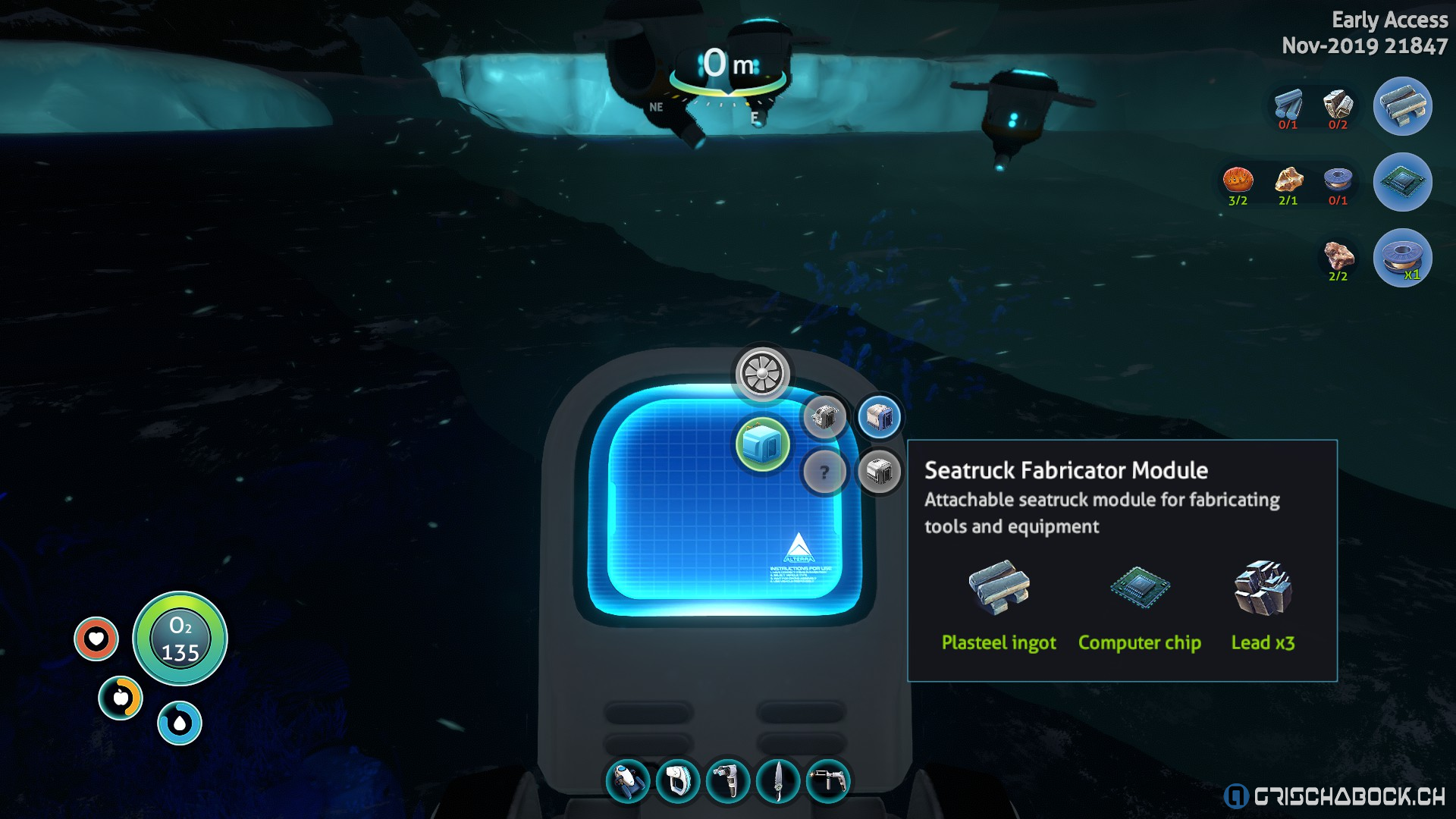Image resolution: width=1456 pixels, height=819 pixels.
Task: Select the turbine vehicles category icon
Action: (762, 374)
